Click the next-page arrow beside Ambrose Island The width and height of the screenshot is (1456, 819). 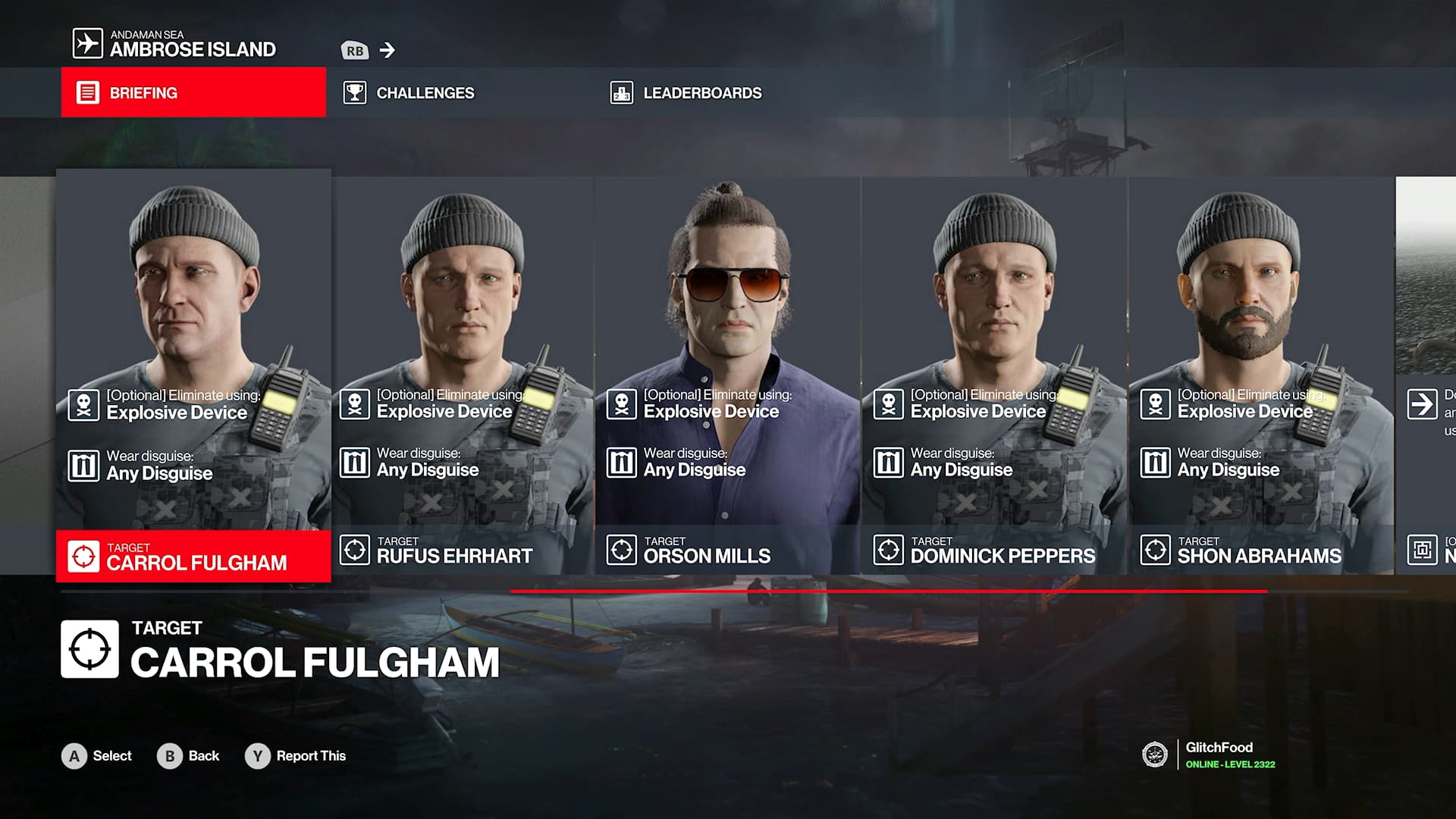click(x=388, y=50)
